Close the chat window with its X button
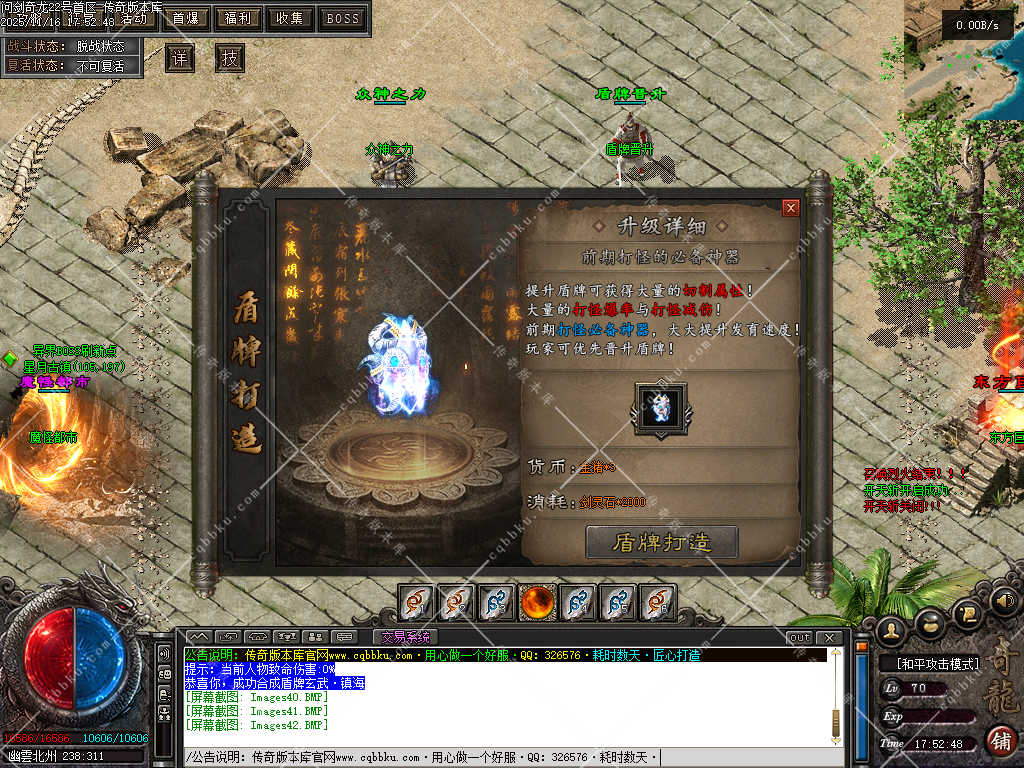 tap(829, 637)
